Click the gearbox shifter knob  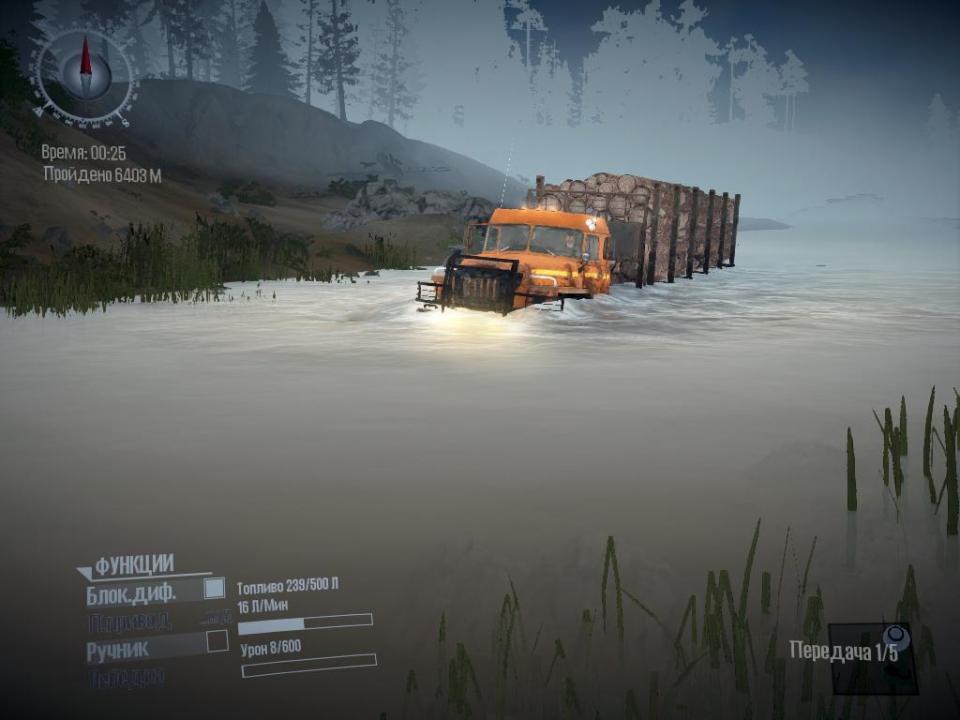point(895,638)
